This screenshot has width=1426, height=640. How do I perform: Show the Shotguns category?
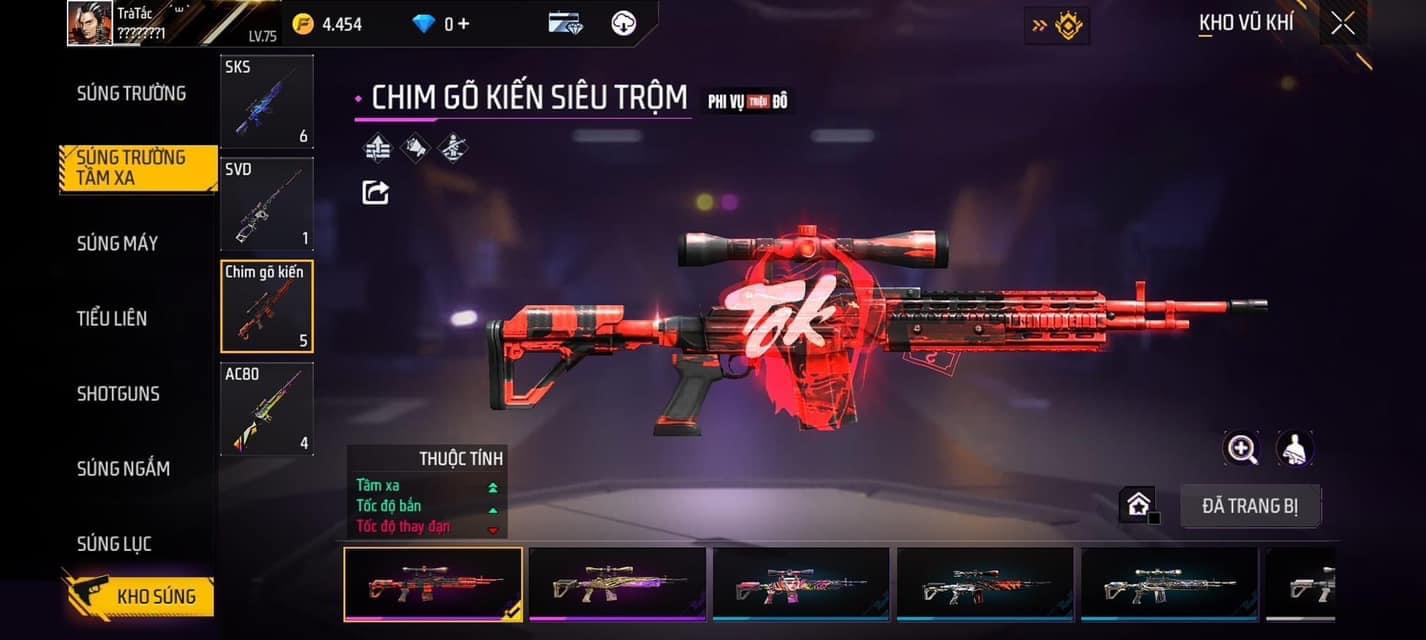coord(118,393)
